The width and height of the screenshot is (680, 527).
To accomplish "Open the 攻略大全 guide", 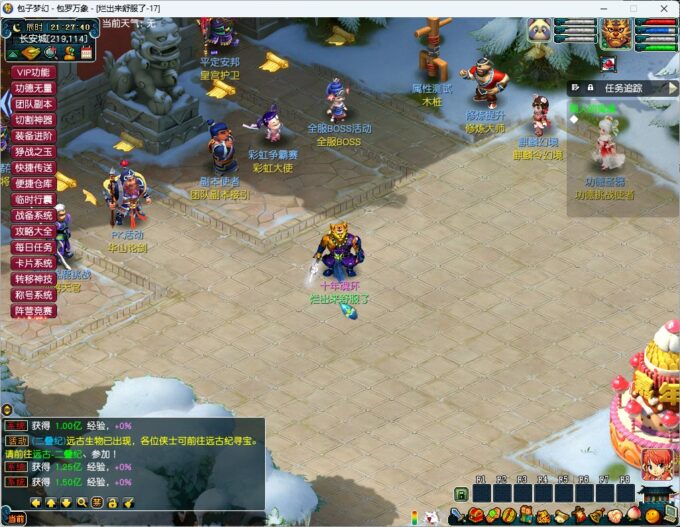I will (32, 231).
